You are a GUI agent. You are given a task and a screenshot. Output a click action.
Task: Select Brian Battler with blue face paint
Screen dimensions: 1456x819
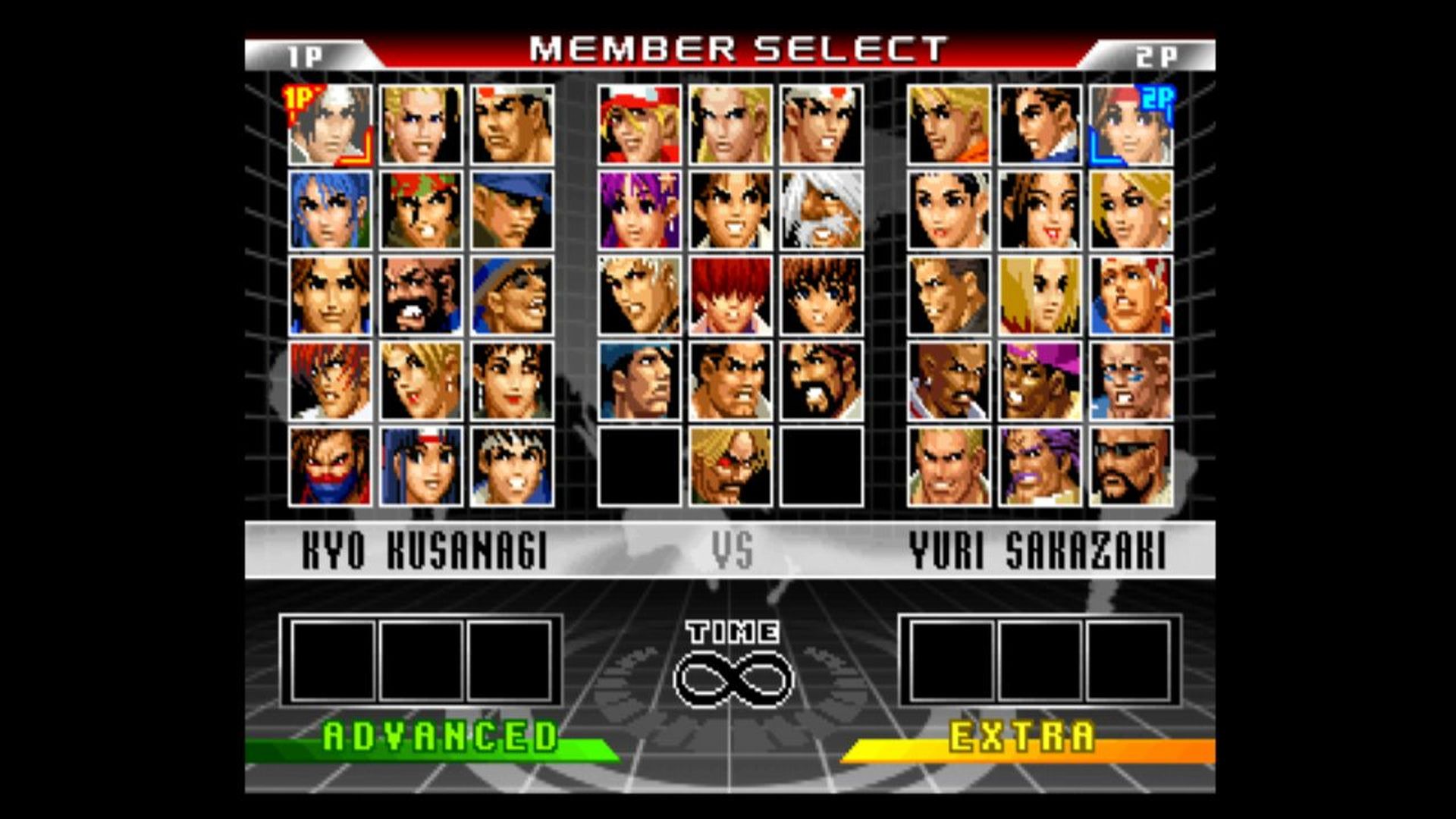click(x=1131, y=381)
